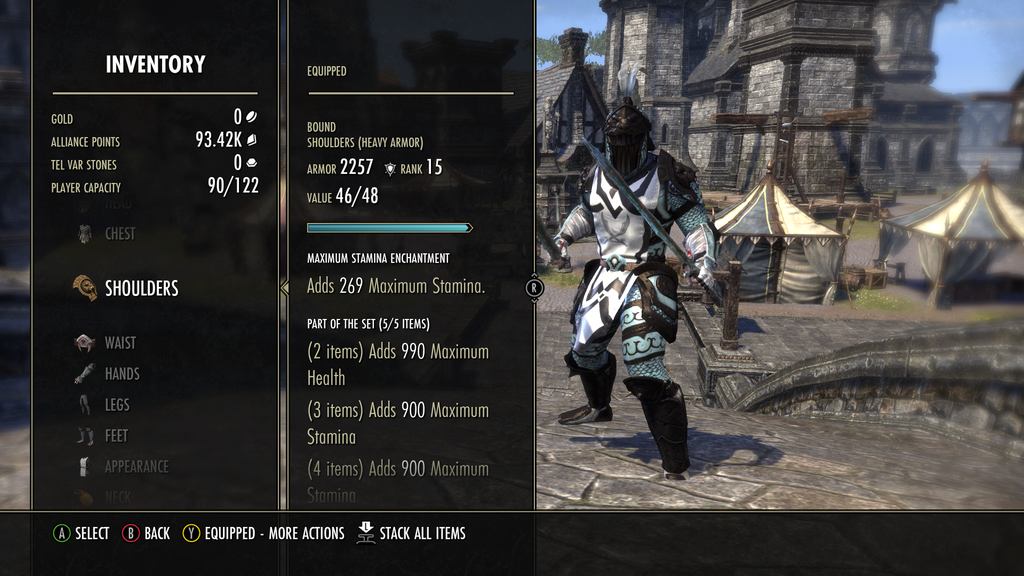Screen dimensions: 1024x576
Task: Select the Hands equipment slot
Action: click(x=121, y=374)
